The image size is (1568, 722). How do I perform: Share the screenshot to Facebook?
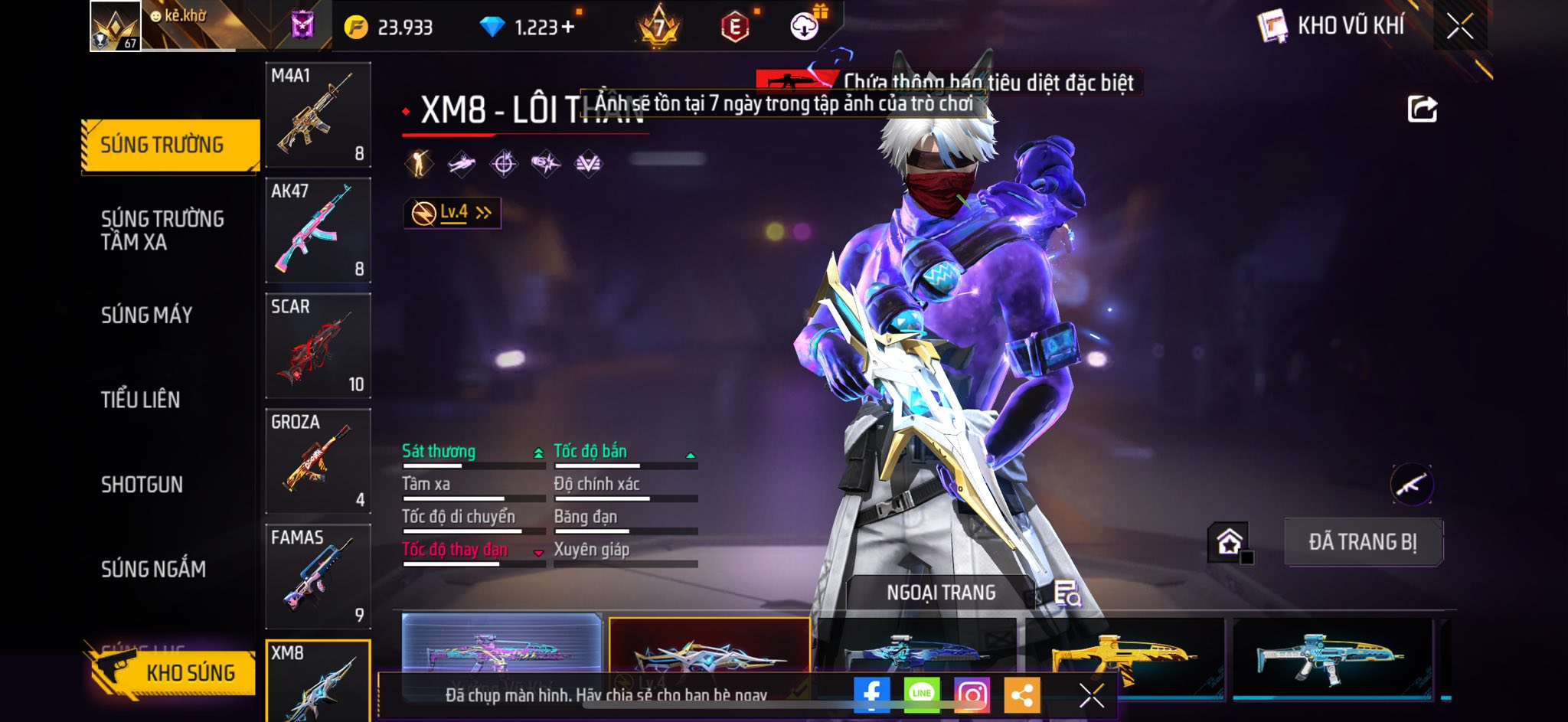(x=871, y=694)
